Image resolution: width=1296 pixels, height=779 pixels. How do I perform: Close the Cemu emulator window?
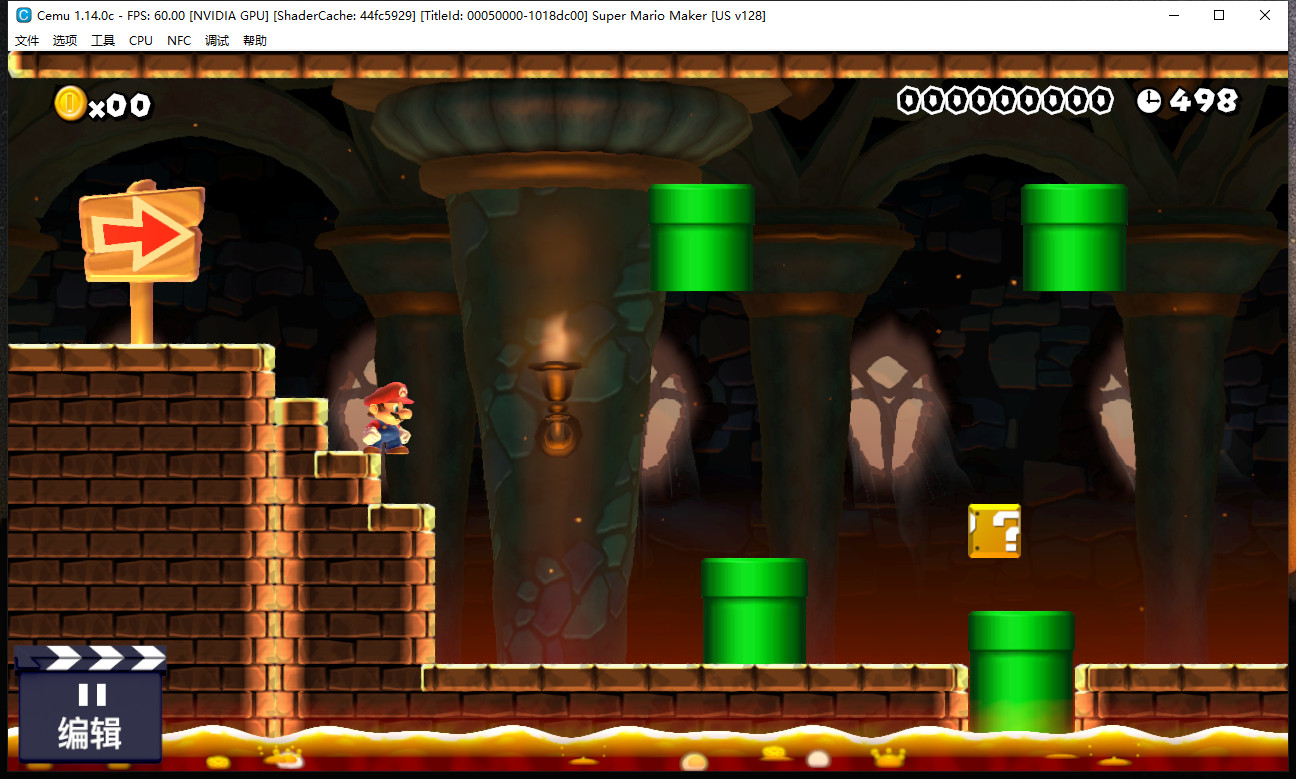click(1265, 15)
